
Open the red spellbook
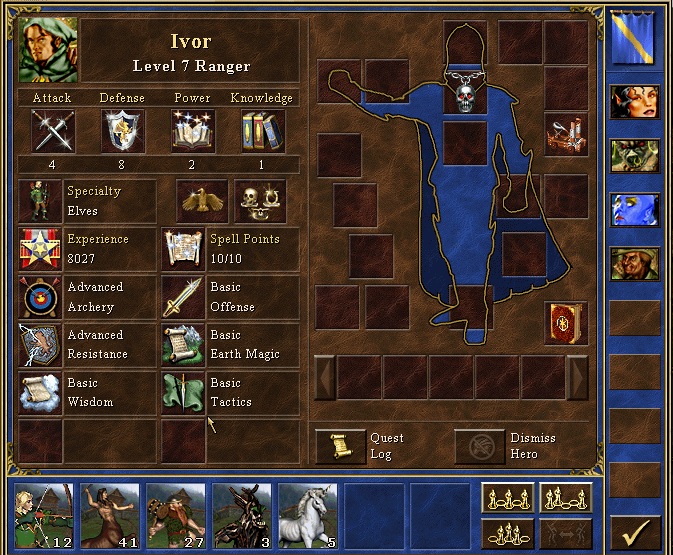coord(566,322)
